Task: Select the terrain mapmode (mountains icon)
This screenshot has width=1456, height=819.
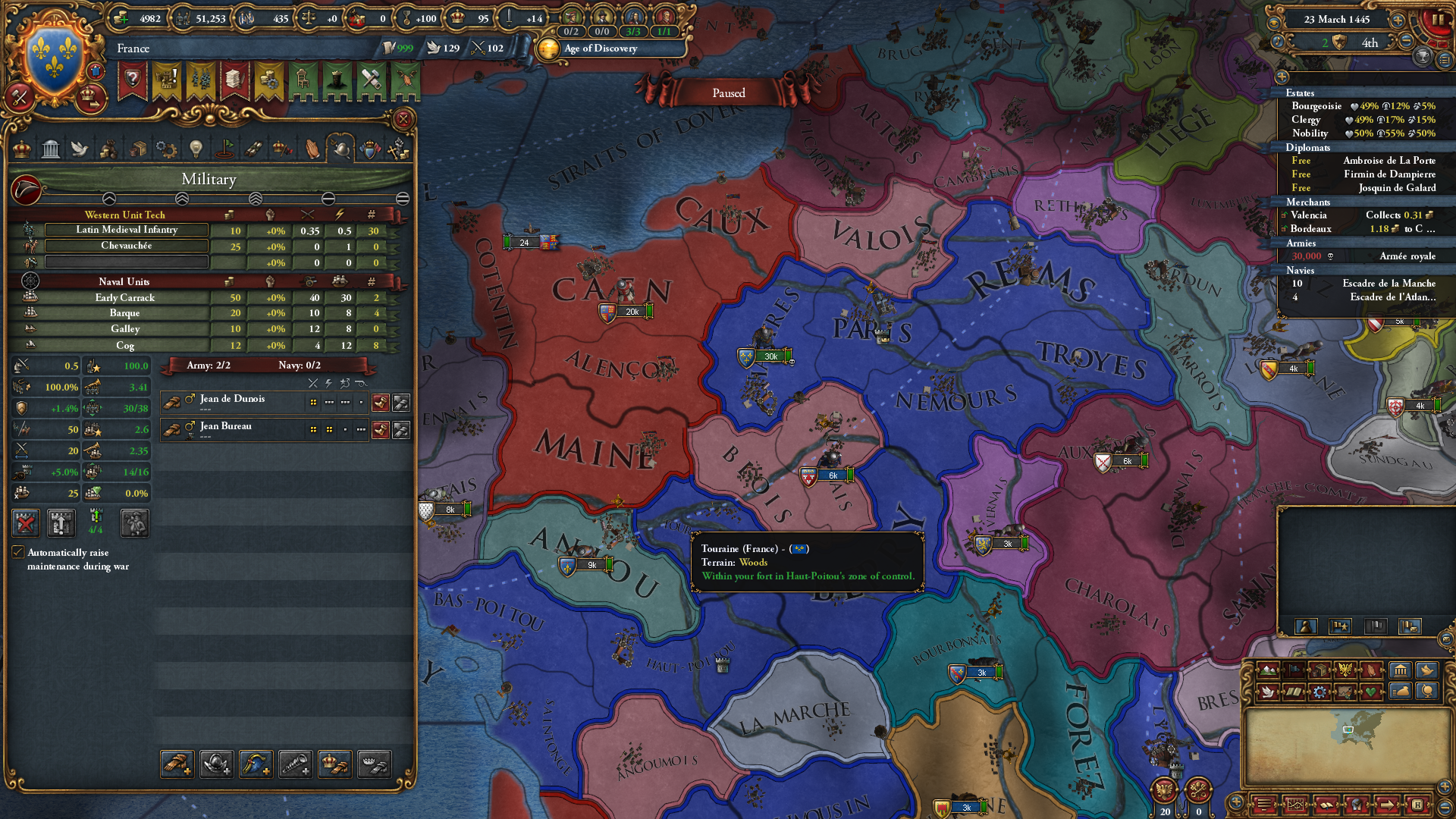Action: click(1268, 670)
